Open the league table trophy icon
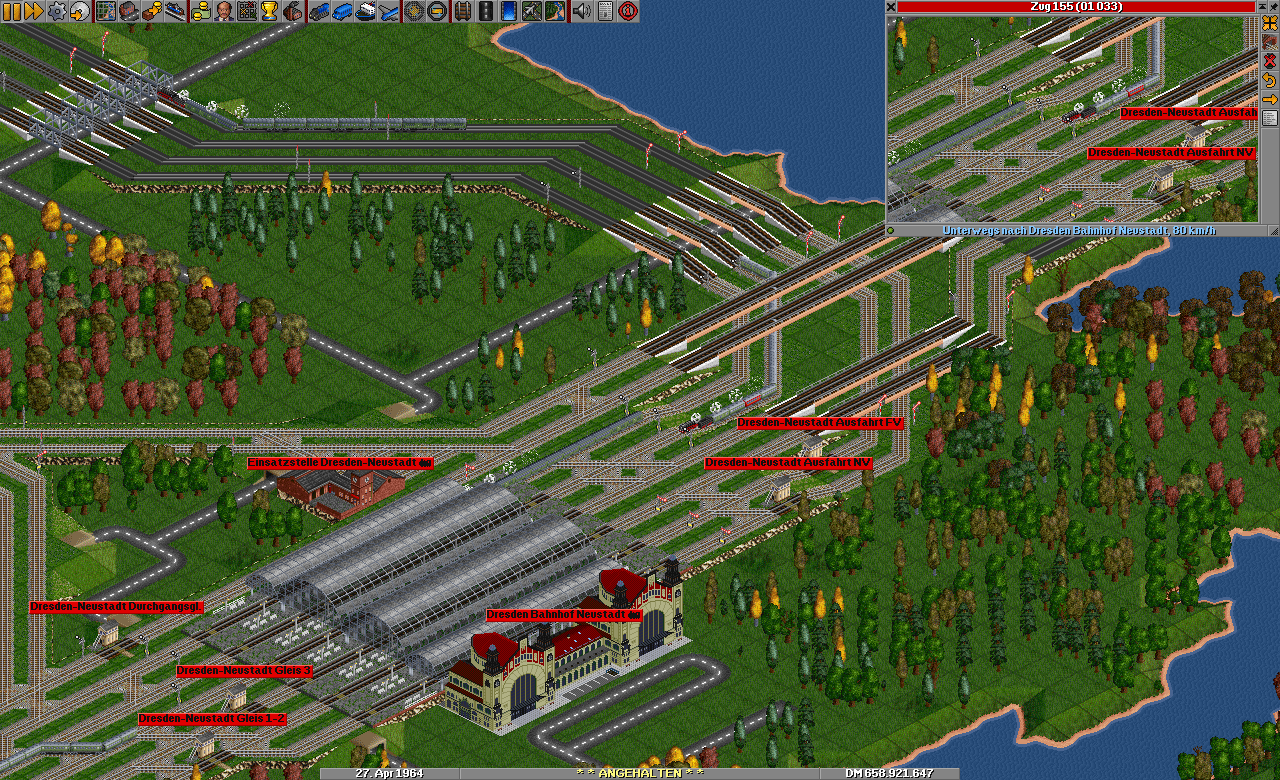Screen dimensions: 1280x780 269,11
